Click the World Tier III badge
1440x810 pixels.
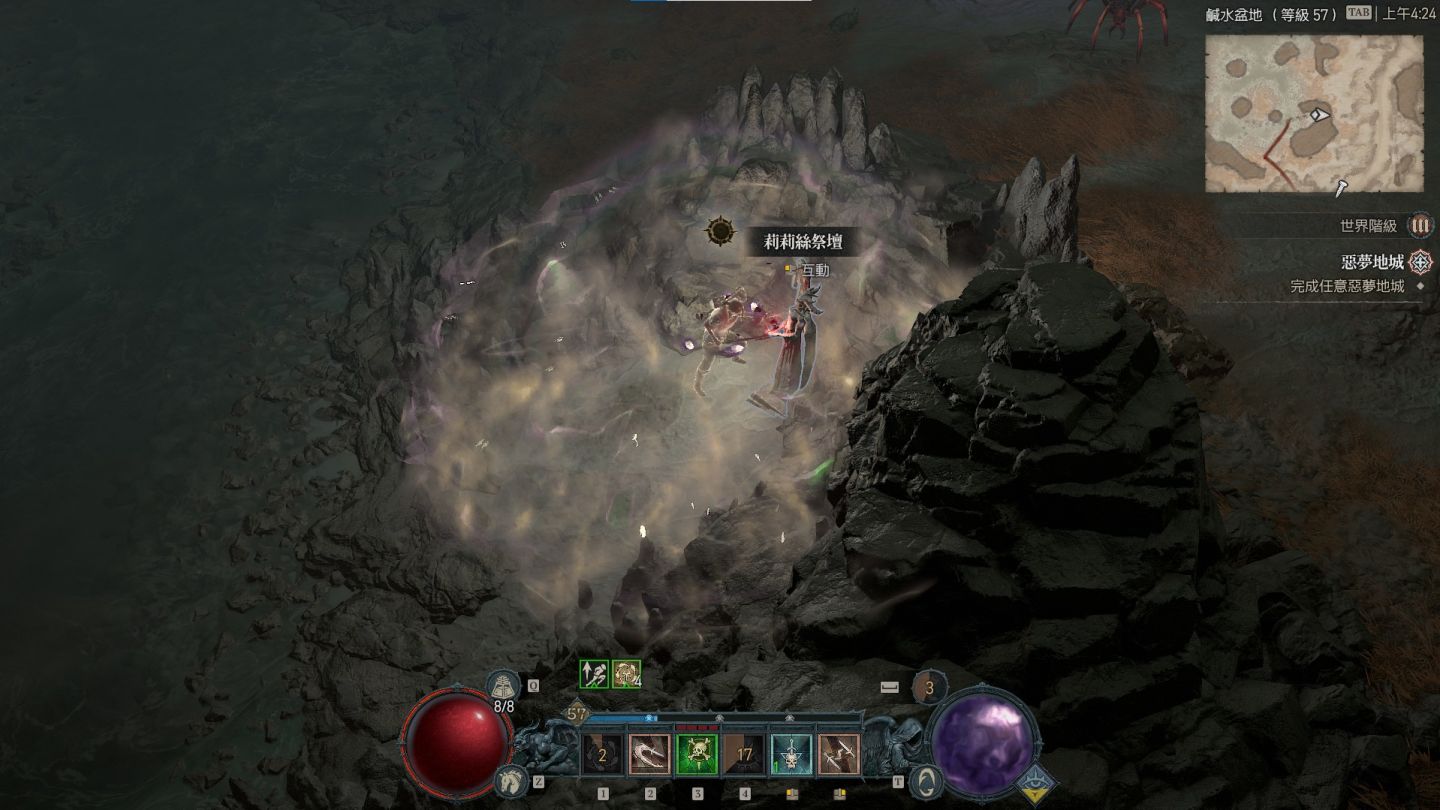tap(1420, 226)
